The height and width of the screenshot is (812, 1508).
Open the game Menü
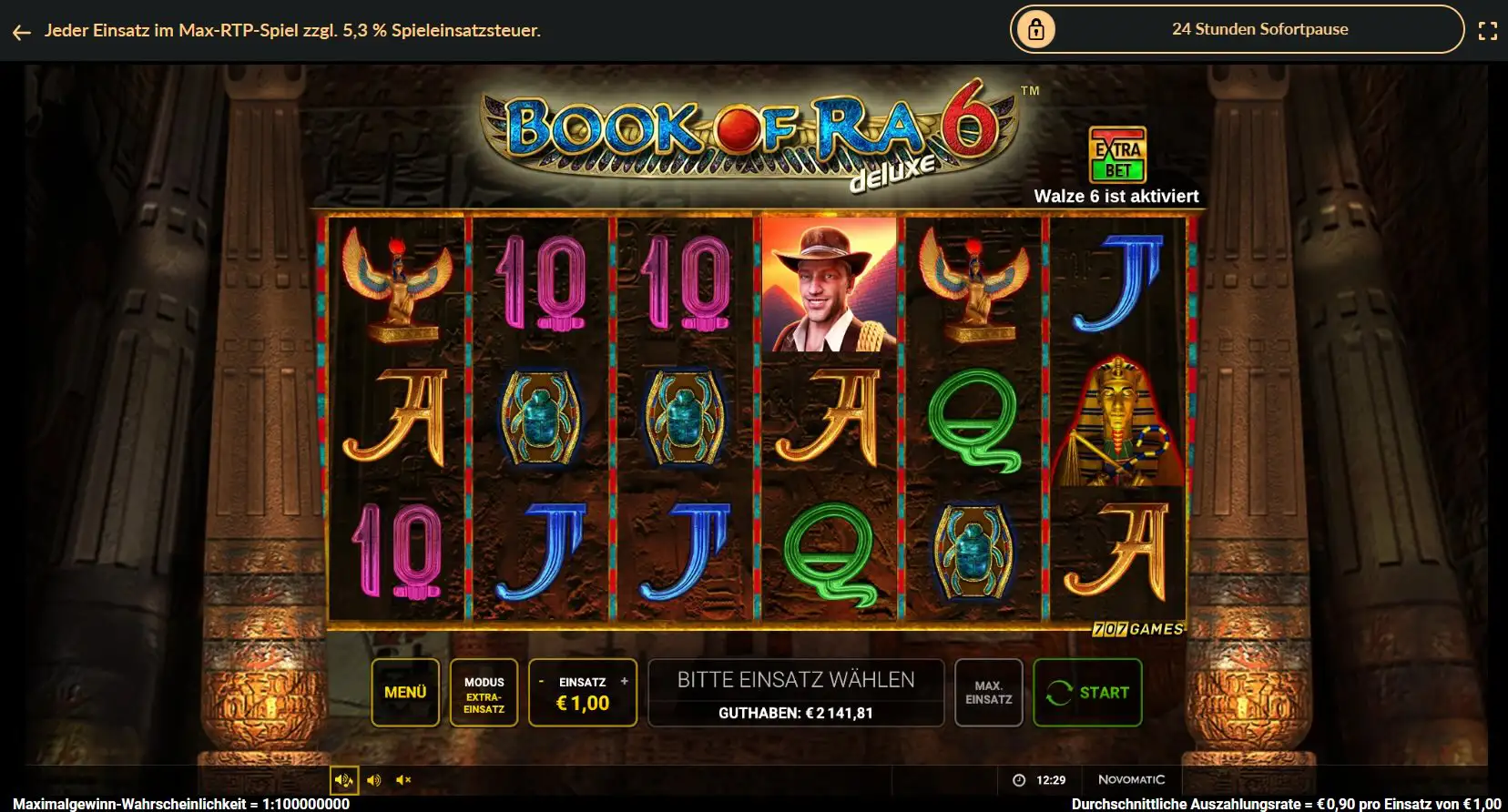[404, 692]
